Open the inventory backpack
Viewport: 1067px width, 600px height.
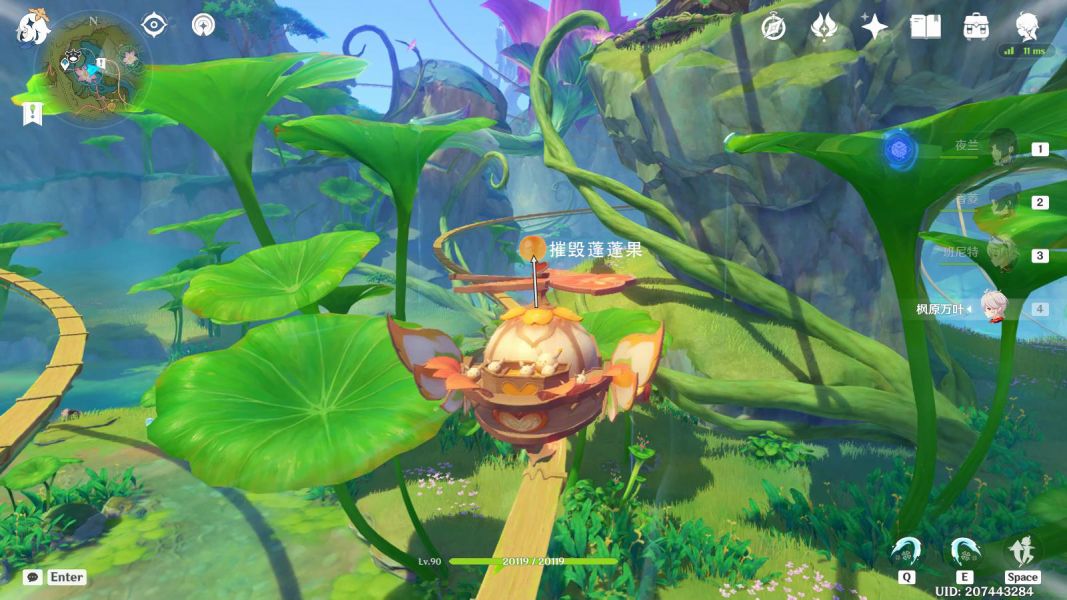click(976, 27)
